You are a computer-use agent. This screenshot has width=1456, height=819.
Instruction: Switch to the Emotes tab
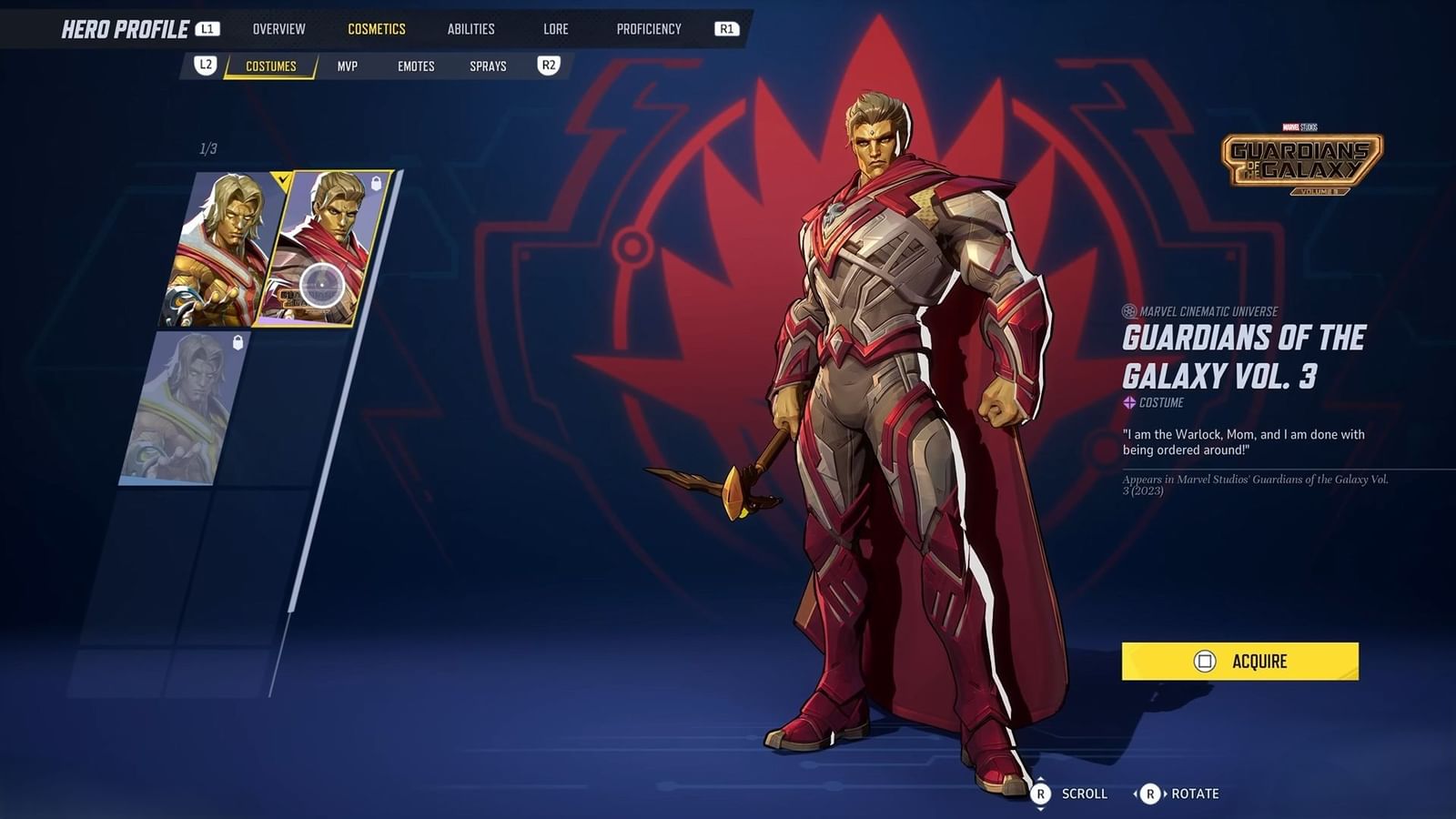point(416,65)
